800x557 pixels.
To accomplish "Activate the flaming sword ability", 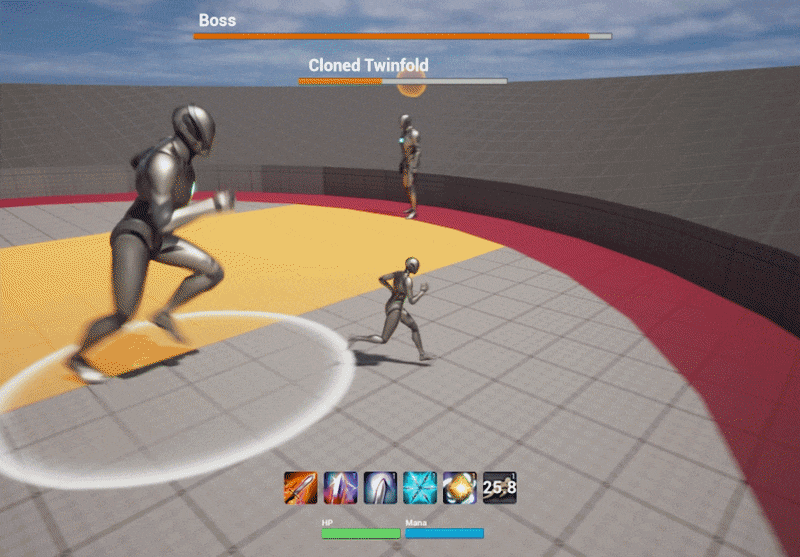I will pos(300,488).
